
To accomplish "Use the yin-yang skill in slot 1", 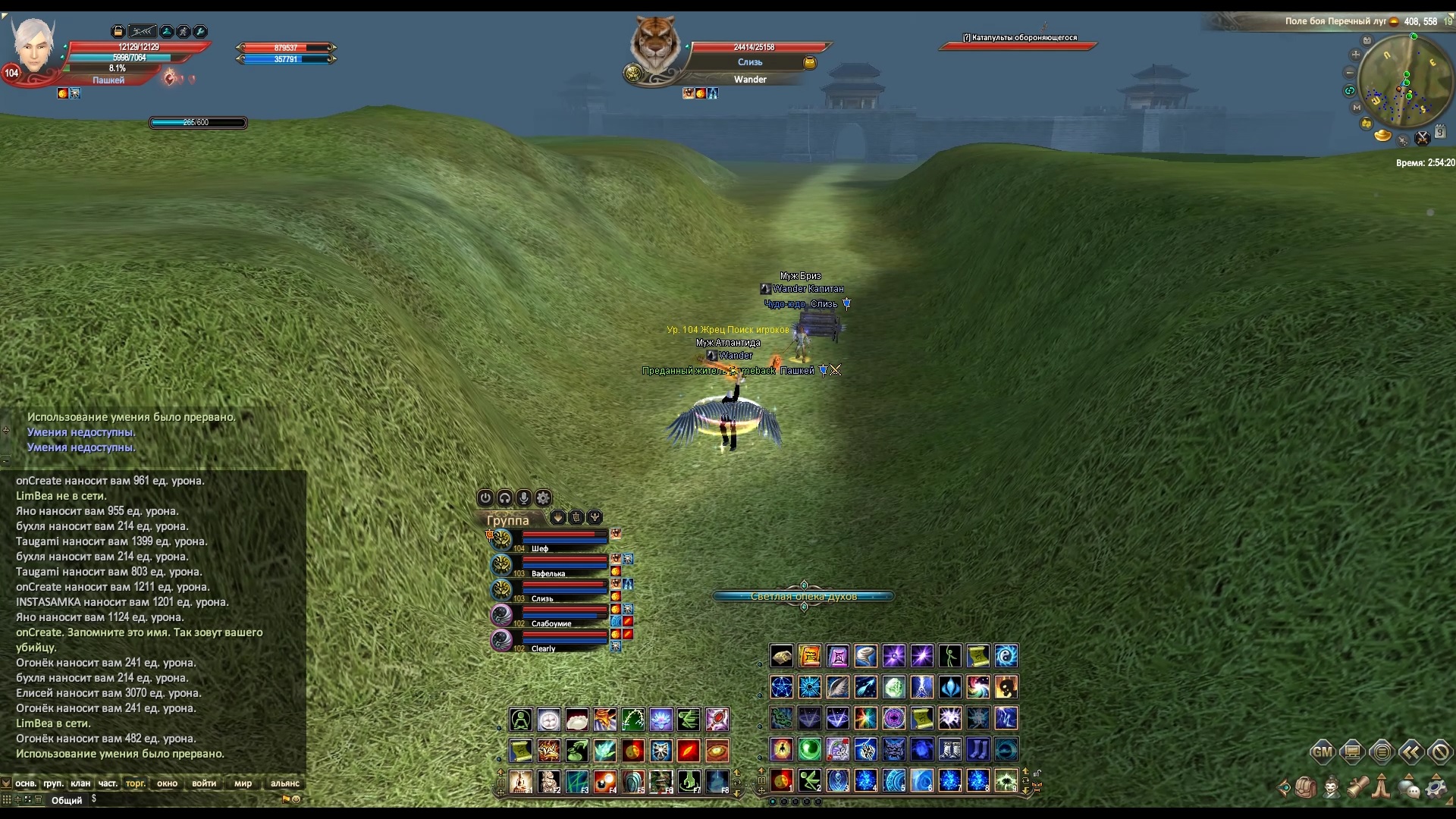I will 781,780.
